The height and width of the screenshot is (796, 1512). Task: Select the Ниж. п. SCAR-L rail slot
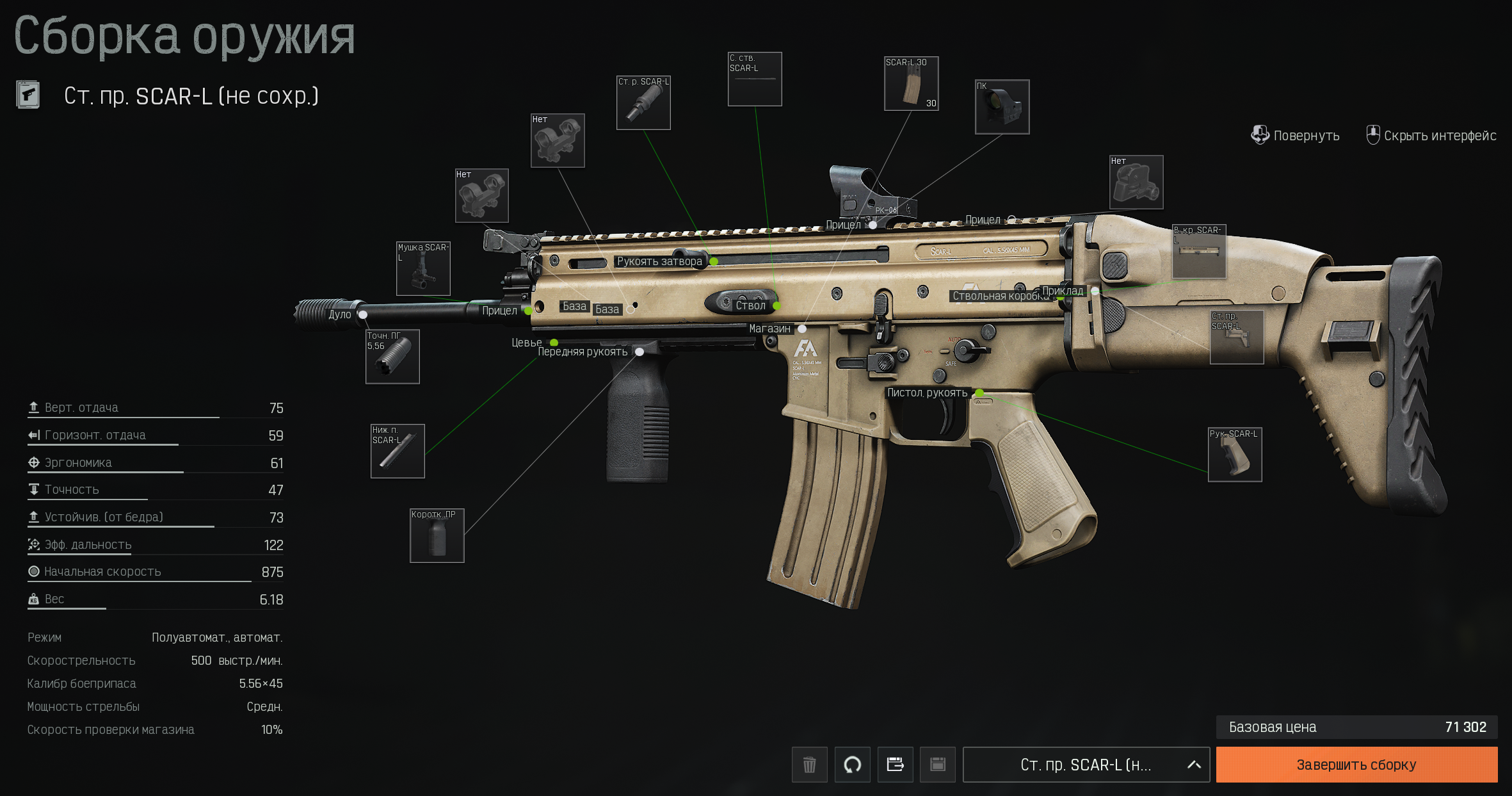(x=398, y=451)
